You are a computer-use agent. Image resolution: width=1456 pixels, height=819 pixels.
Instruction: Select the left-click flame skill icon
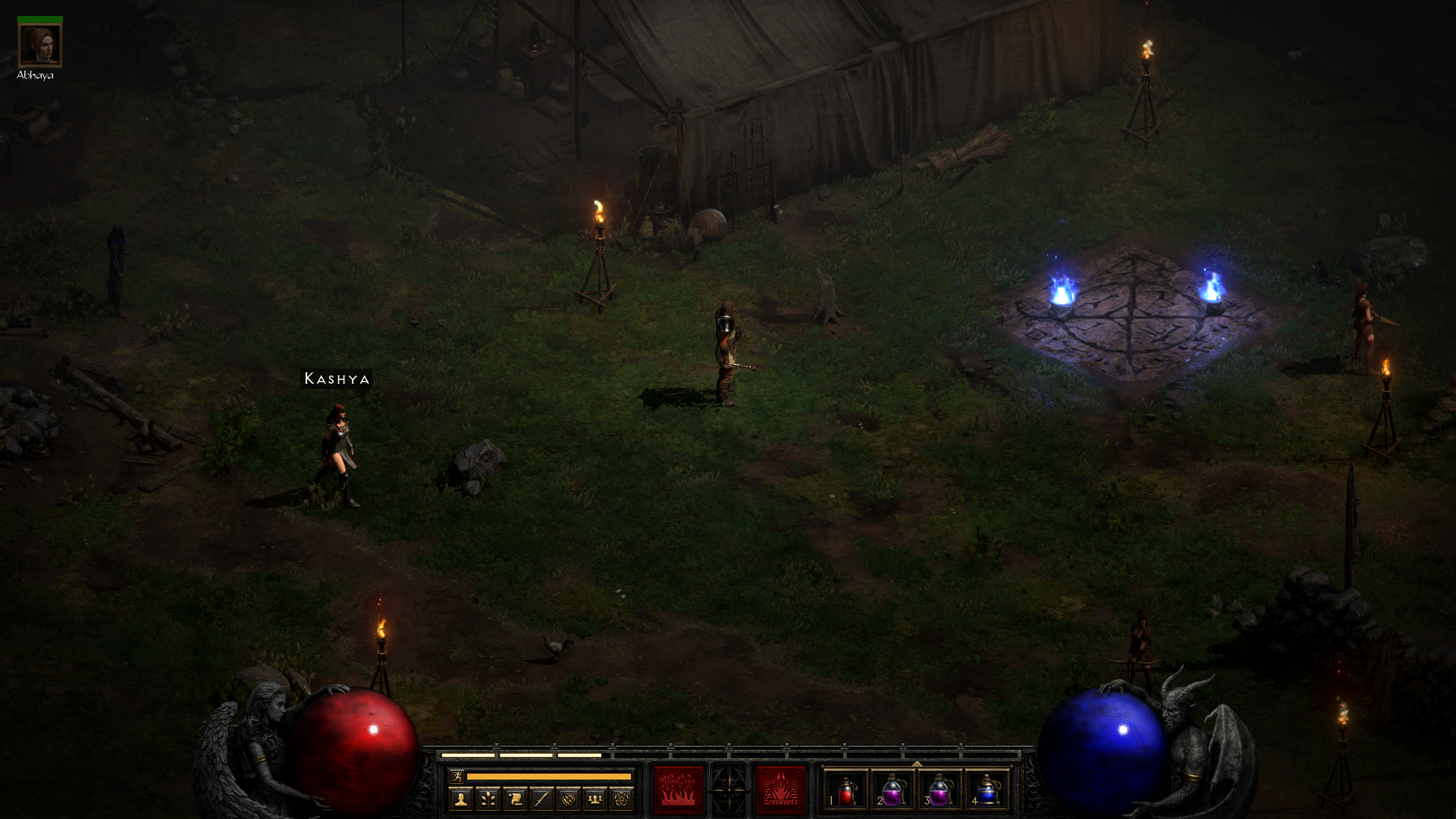point(679,790)
